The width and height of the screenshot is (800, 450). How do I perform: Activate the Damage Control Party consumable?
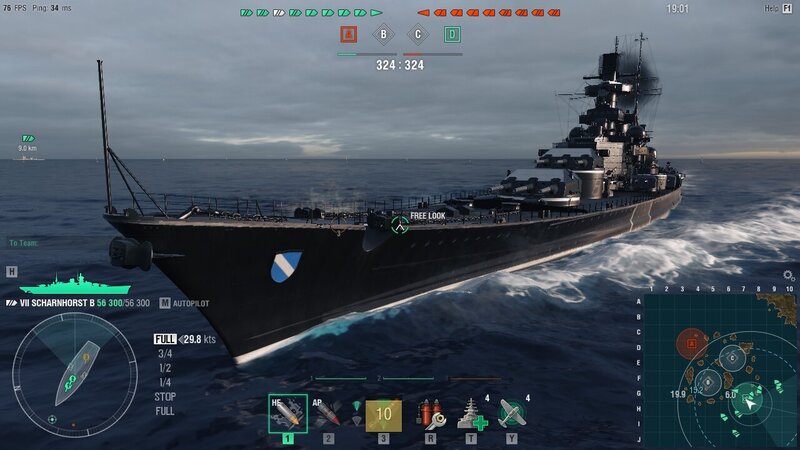pyautogui.click(x=430, y=413)
